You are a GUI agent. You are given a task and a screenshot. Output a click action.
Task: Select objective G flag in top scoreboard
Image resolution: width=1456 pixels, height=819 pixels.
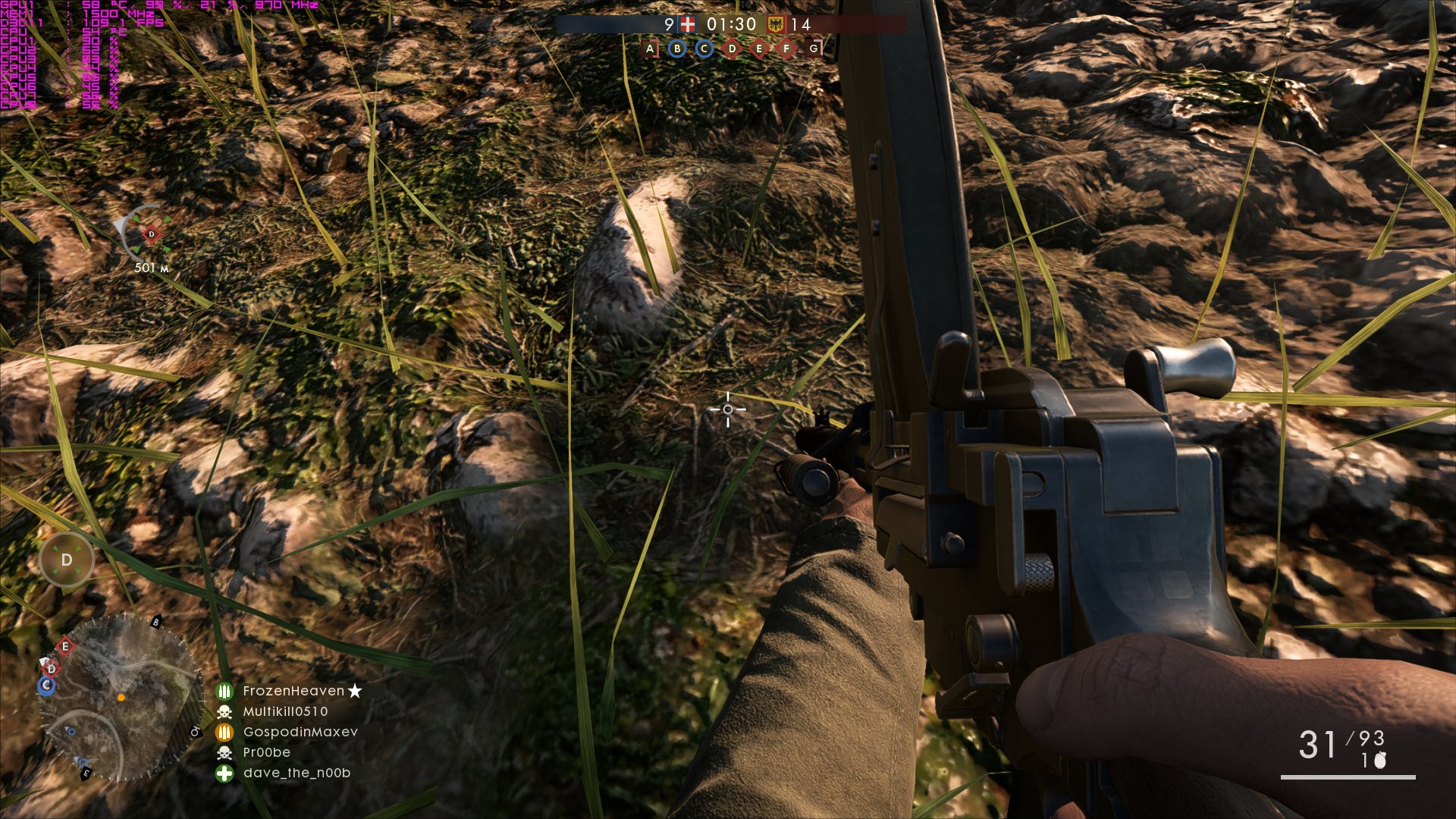[x=814, y=49]
